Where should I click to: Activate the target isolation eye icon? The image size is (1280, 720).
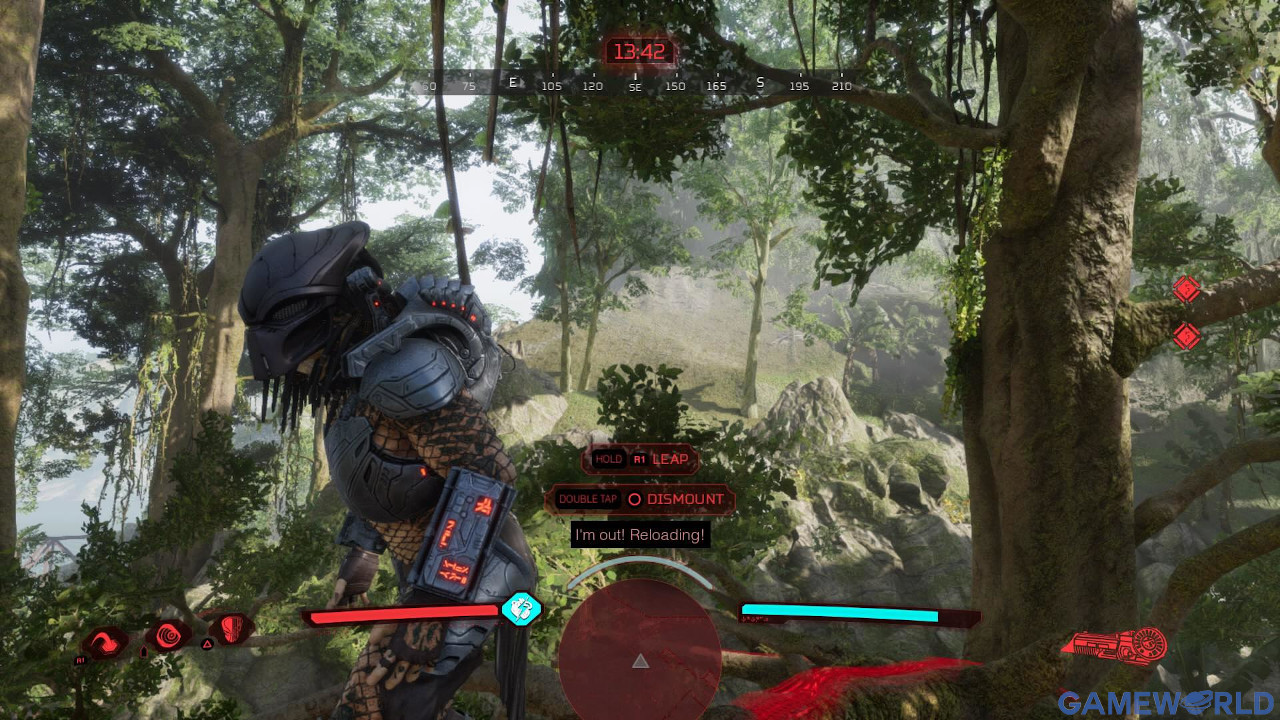pos(168,634)
